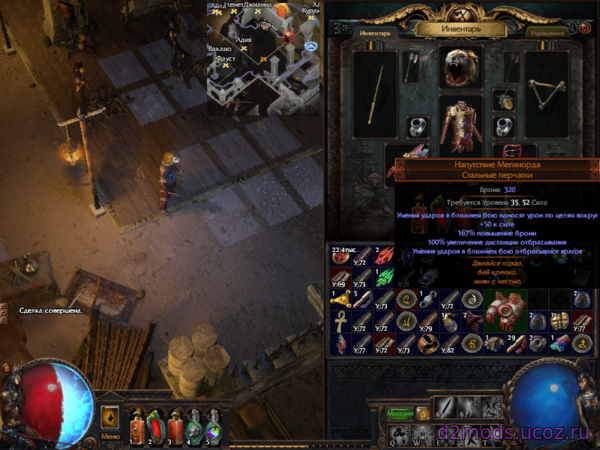This screenshot has height=450, width=600.
Task: Select the equipped bow in off-hand slot
Action: coord(546,92)
